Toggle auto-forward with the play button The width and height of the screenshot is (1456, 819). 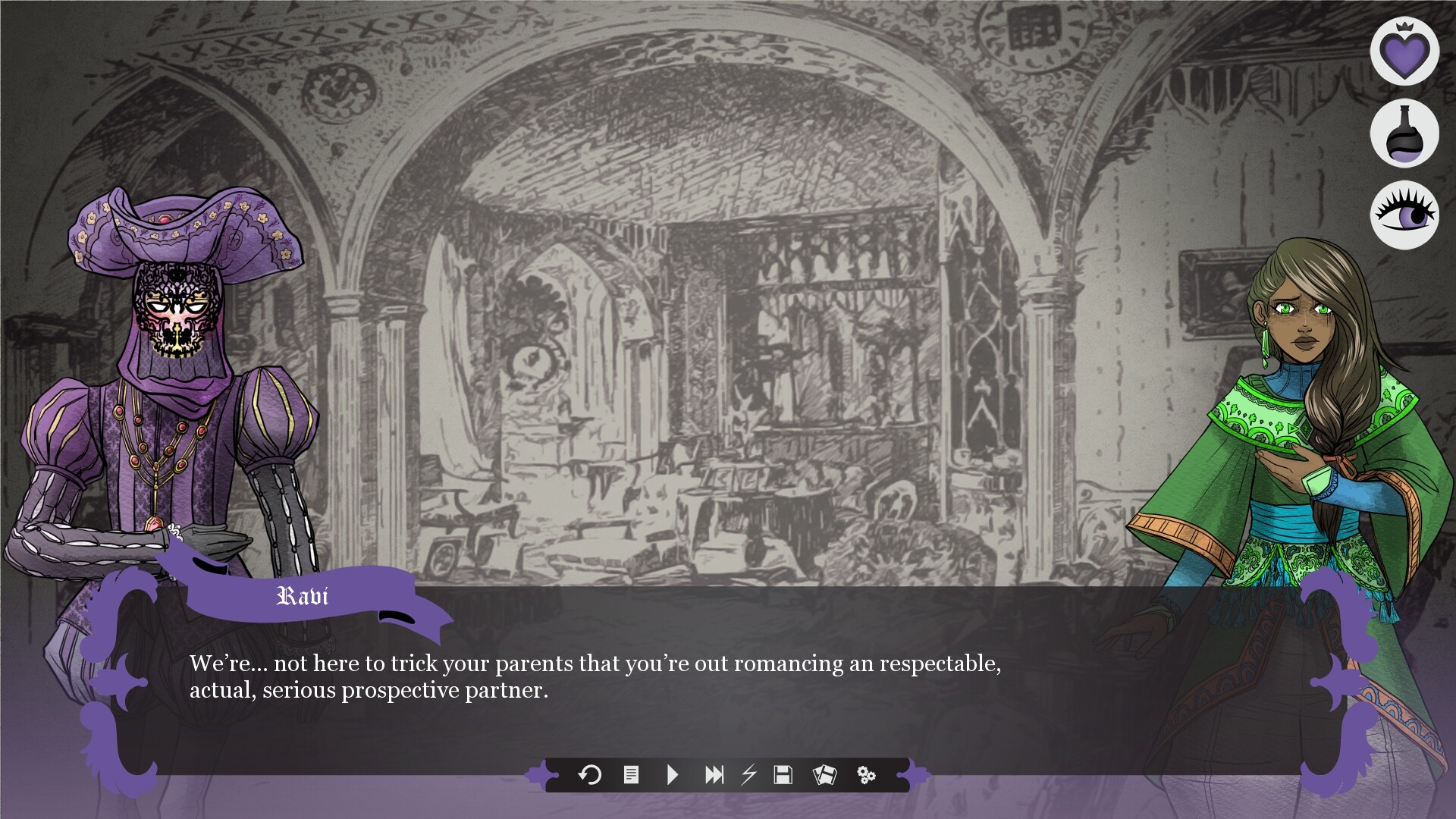point(672,776)
